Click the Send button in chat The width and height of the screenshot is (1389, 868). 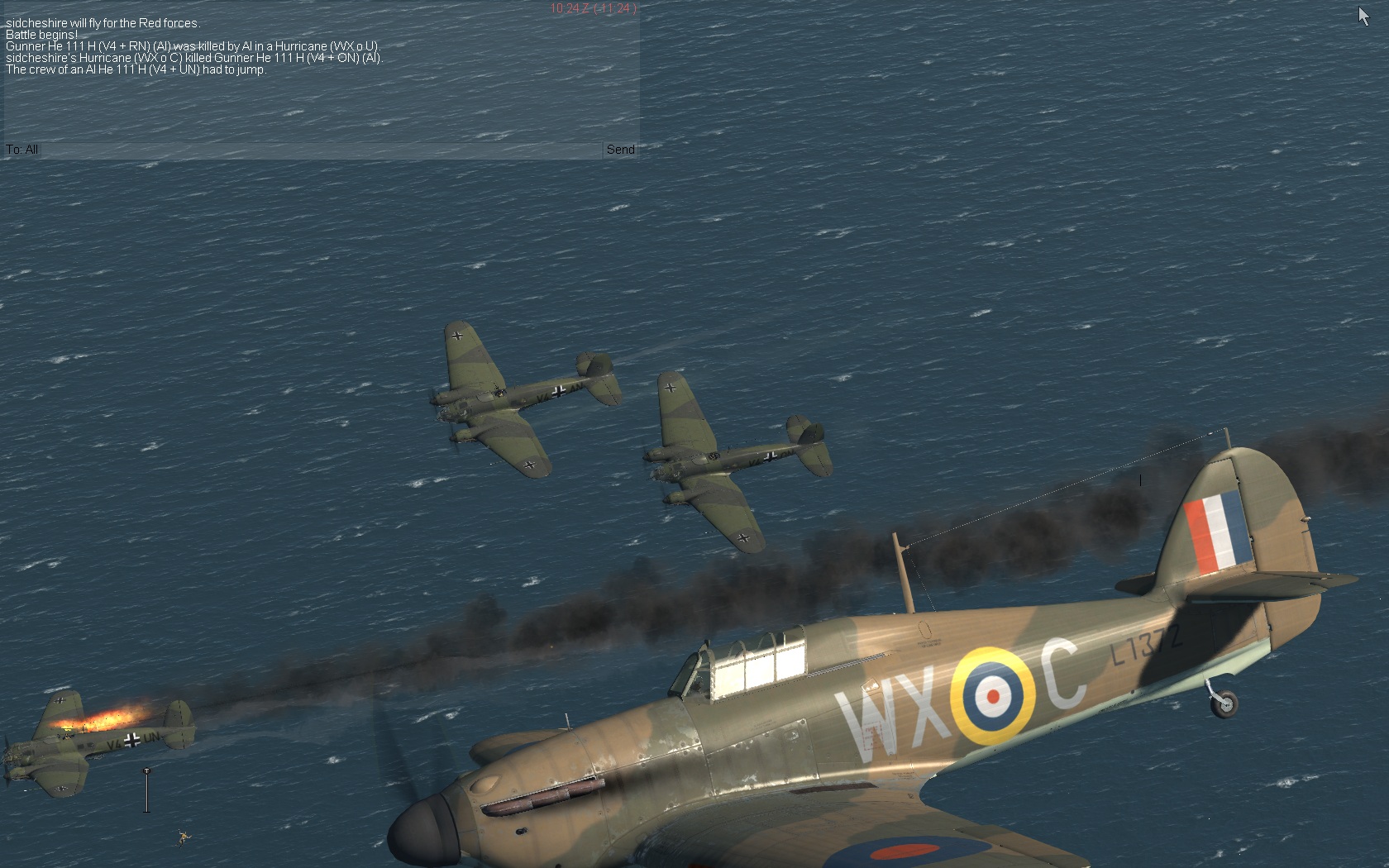(620, 150)
